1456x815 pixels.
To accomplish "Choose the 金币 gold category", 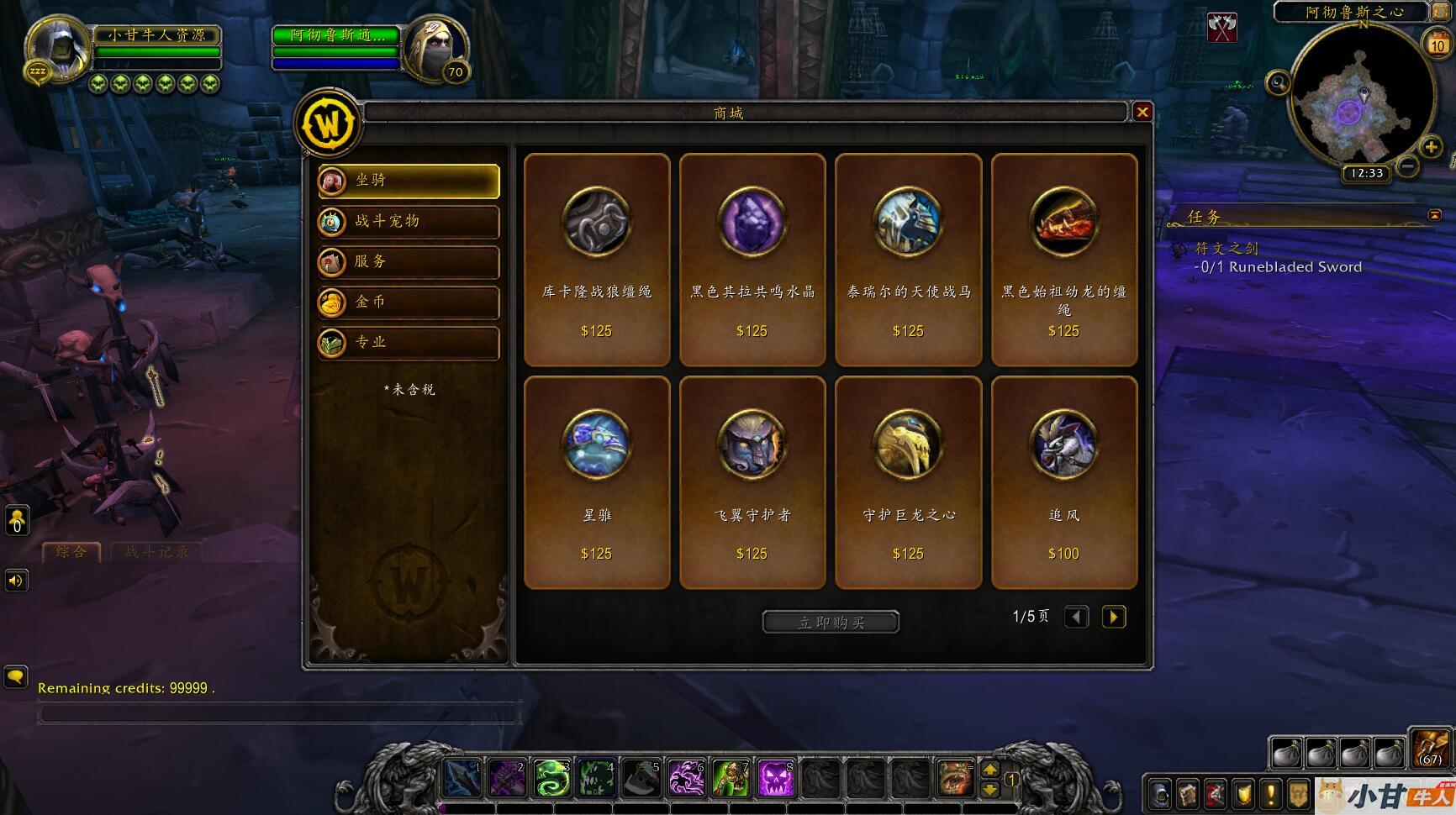I will pyautogui.click(x=409, y=302).
